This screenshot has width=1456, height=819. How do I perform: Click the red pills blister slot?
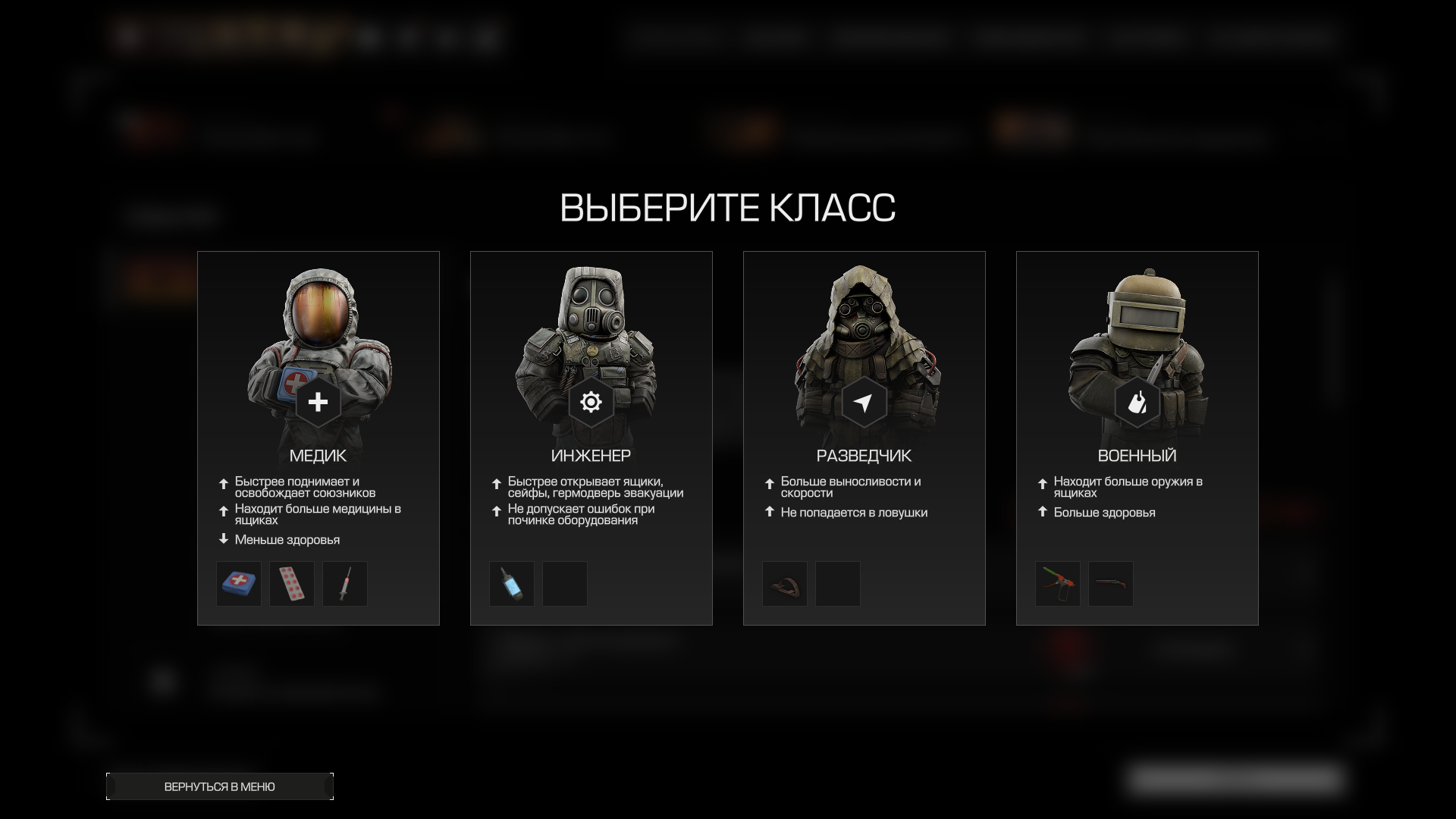(292, 584)
